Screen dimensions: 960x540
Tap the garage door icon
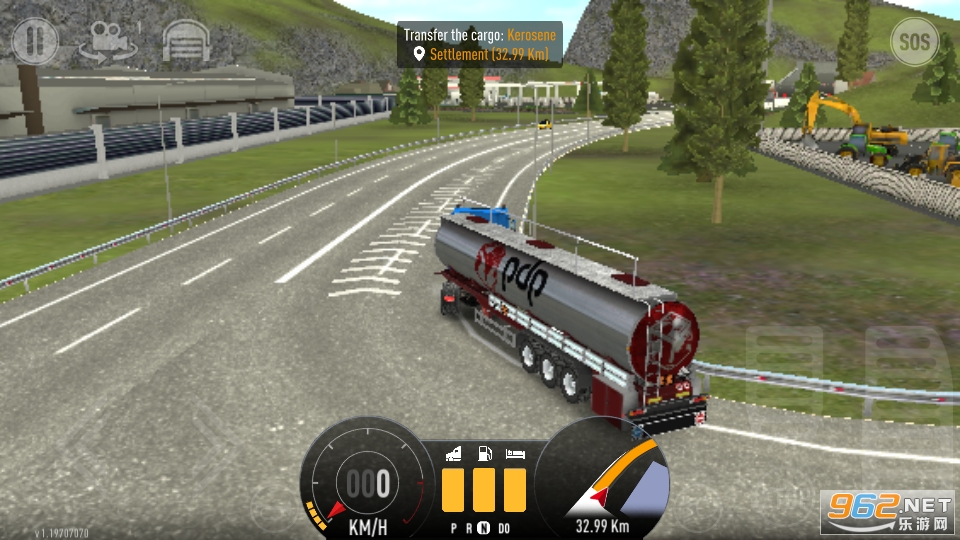click(186, 42)
